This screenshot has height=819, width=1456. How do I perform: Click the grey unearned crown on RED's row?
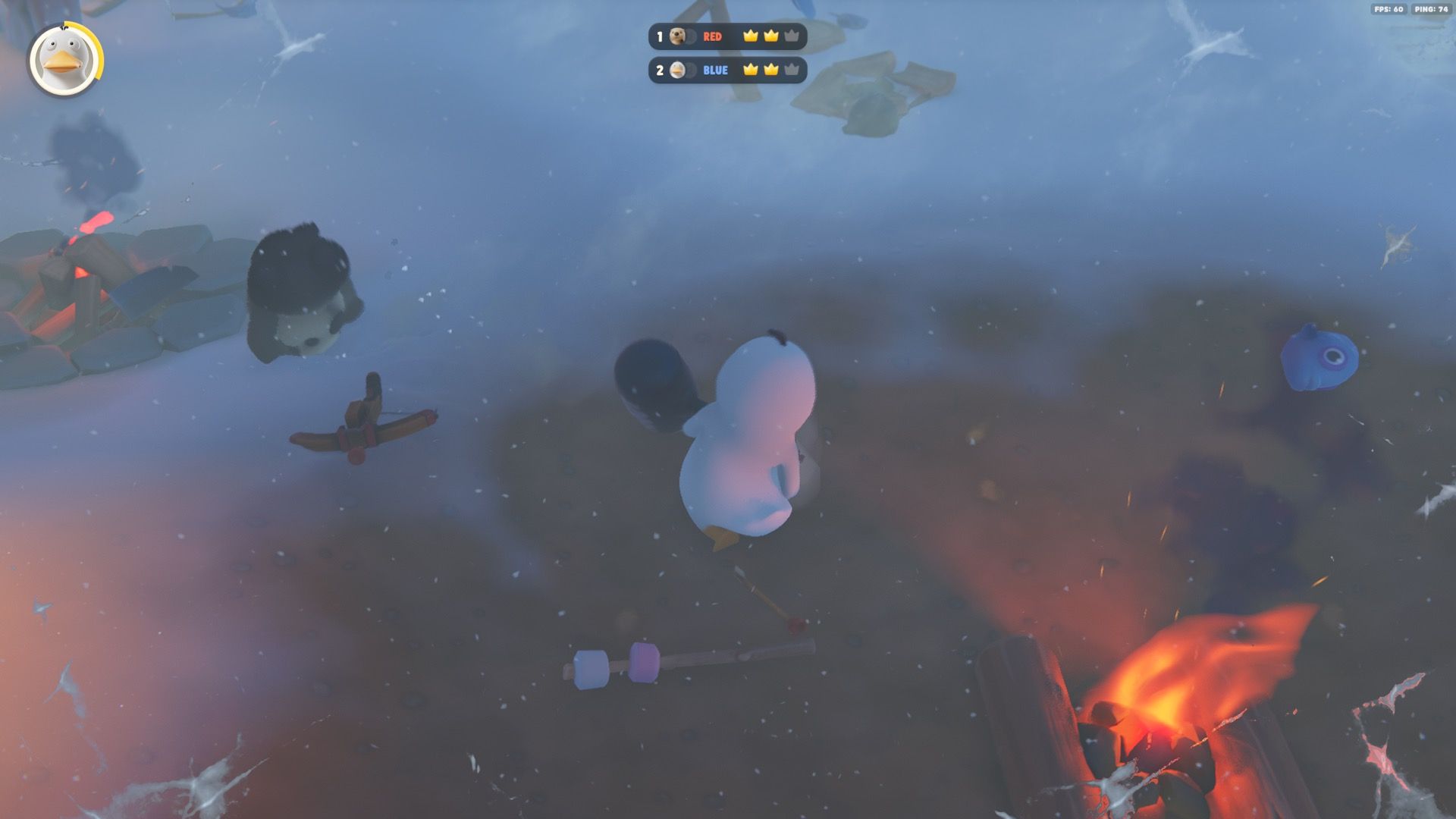click(x=792, y=36)
